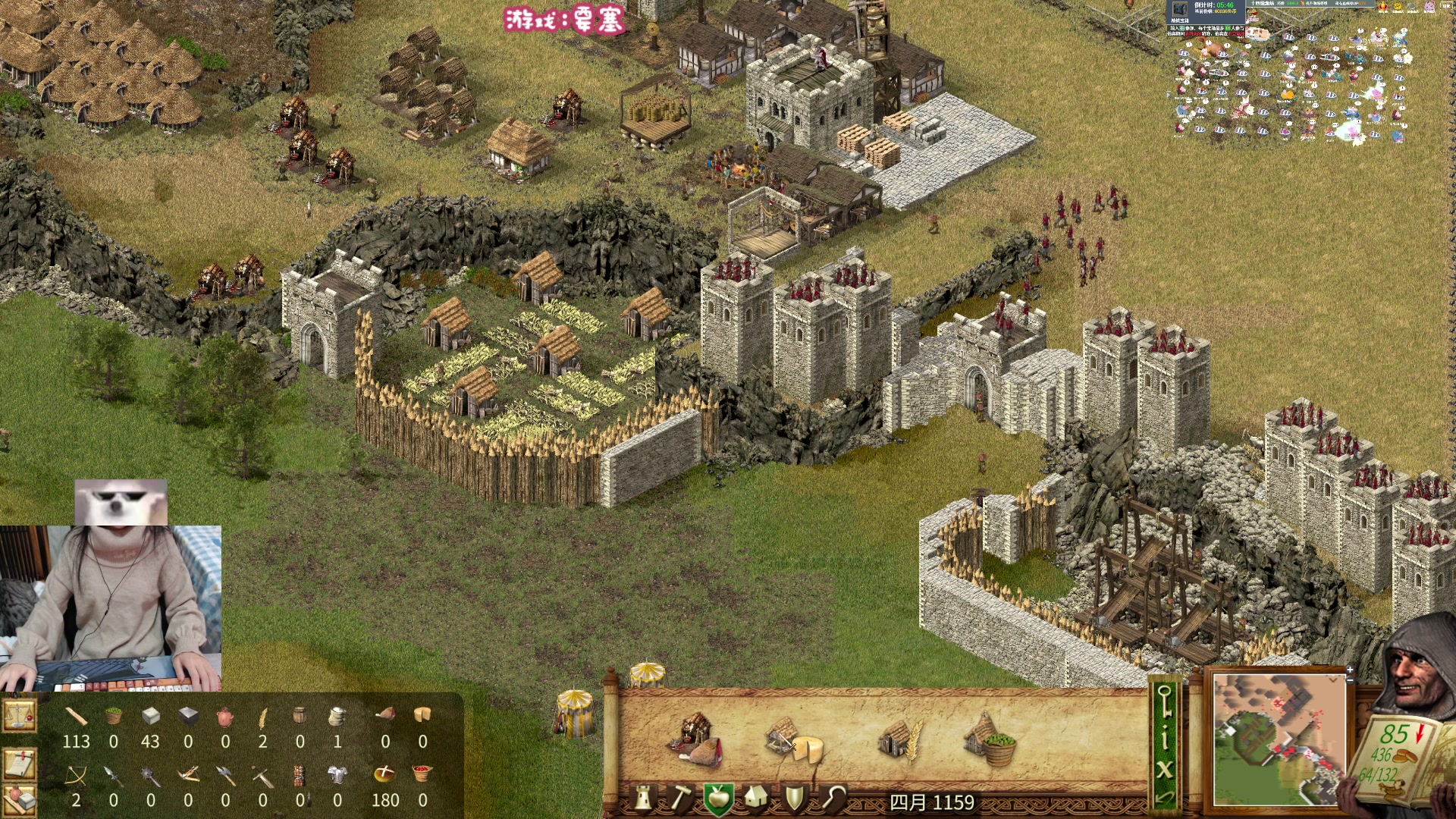The image size is (1456, 819).
Task: Switch to the castle tower category
Action: click(x=643, y=798)
